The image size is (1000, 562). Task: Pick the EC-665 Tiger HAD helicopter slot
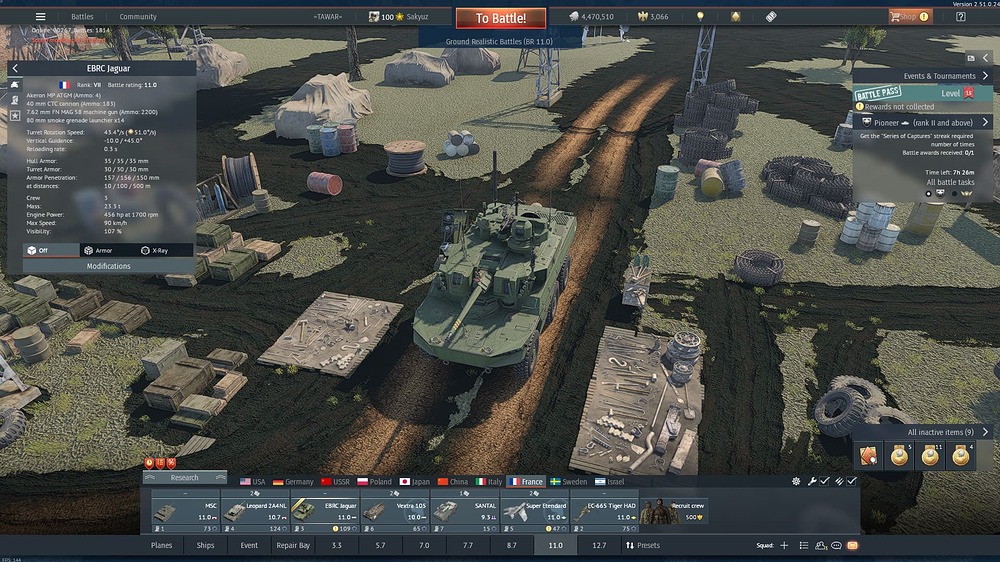[604, 510]
